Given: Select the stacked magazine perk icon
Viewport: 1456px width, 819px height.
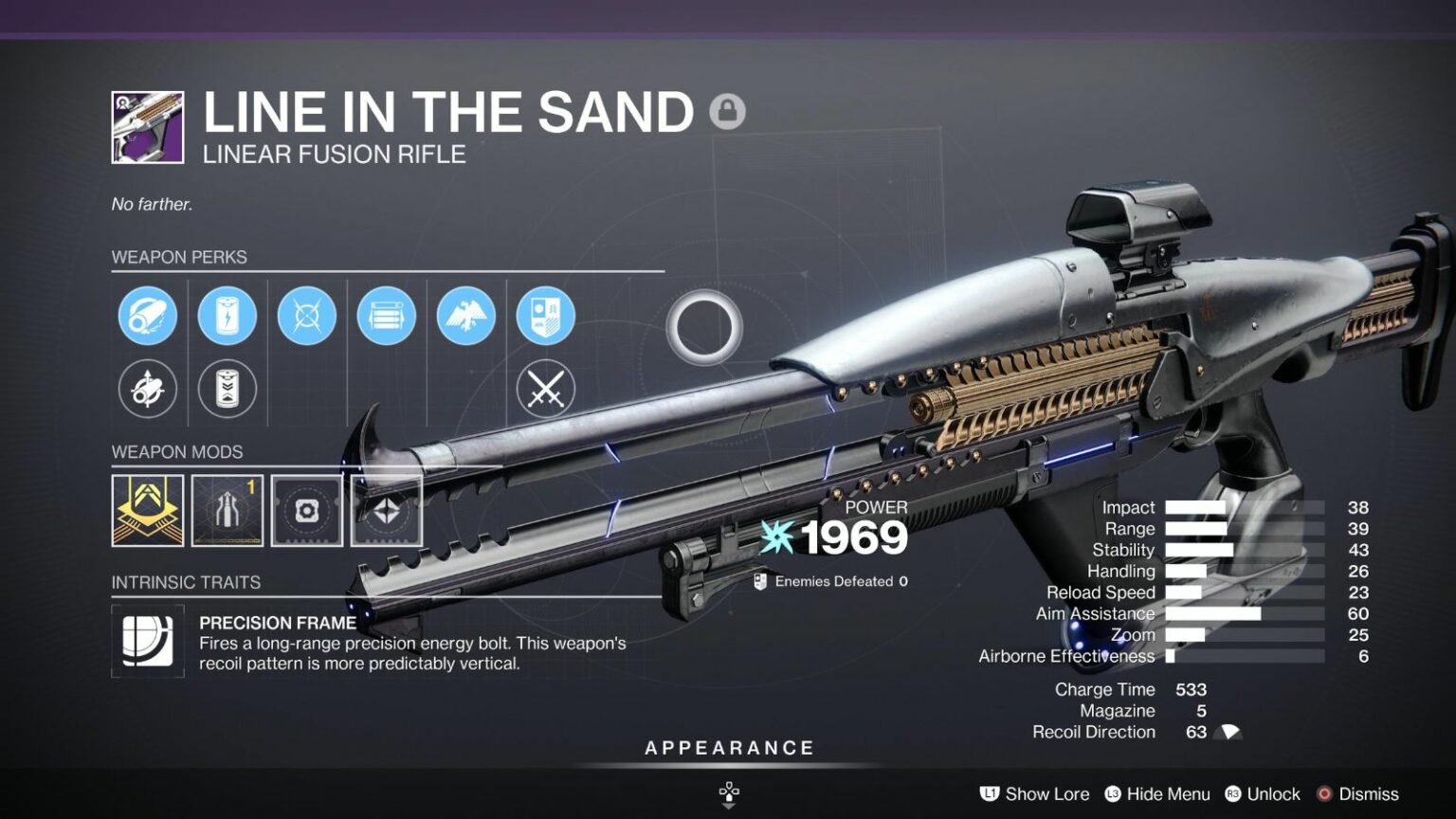Looking at the screenshot, I should [386, 317].
